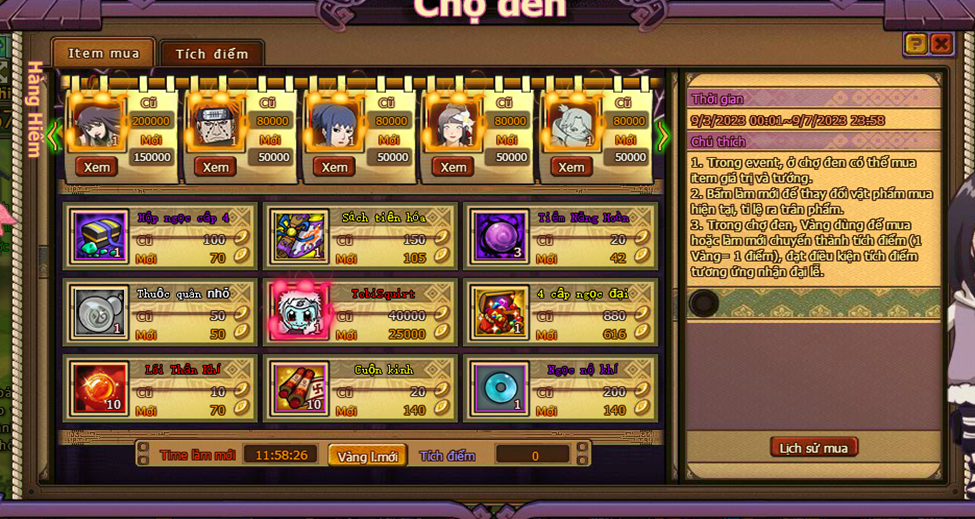Image resolution: width=975 pixels, height=519 pixels.
Task: Pick the Tiên Năng Hoàn purple orb
Action: (499, 236)
